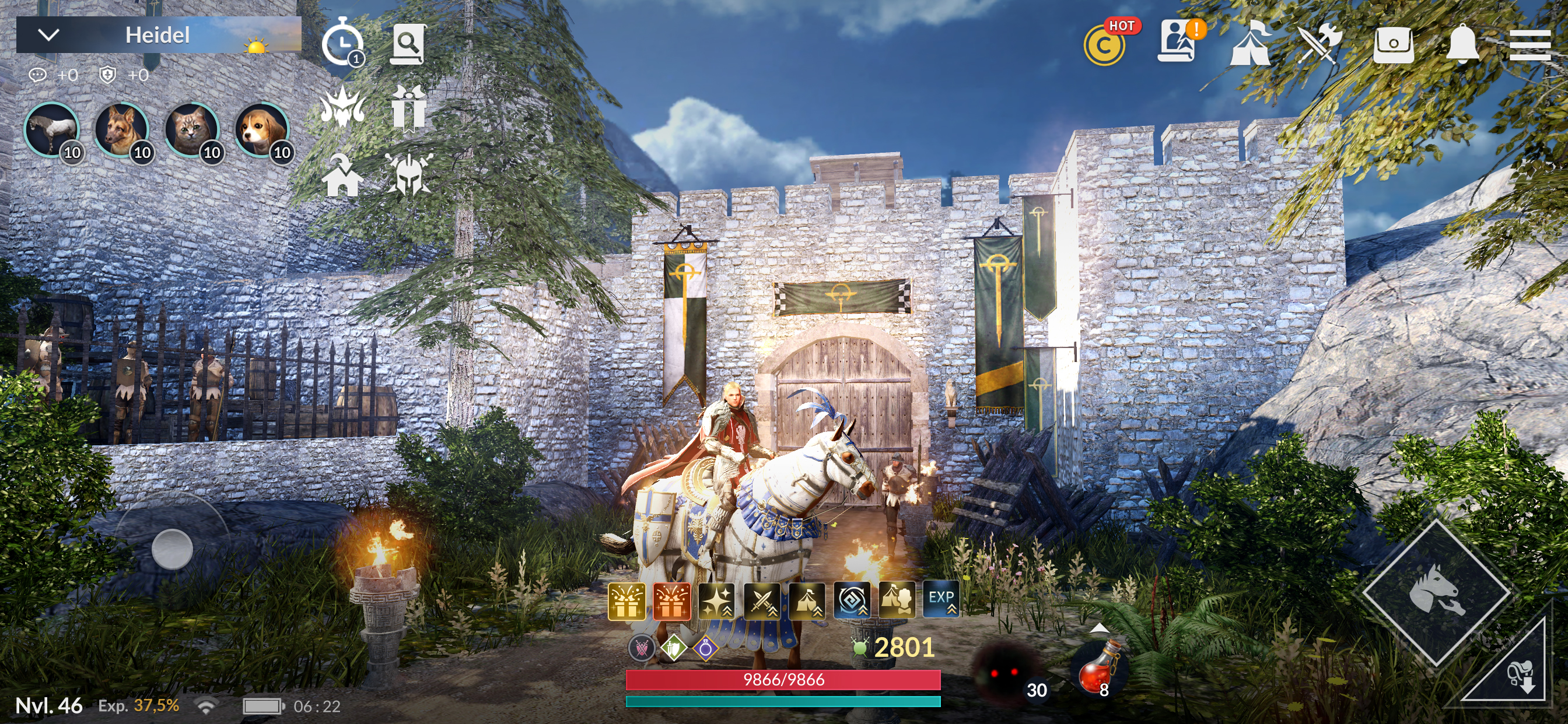The image size is (1568, 724).
Task: Tap the house home icon
Action: (x=342, y=175)
